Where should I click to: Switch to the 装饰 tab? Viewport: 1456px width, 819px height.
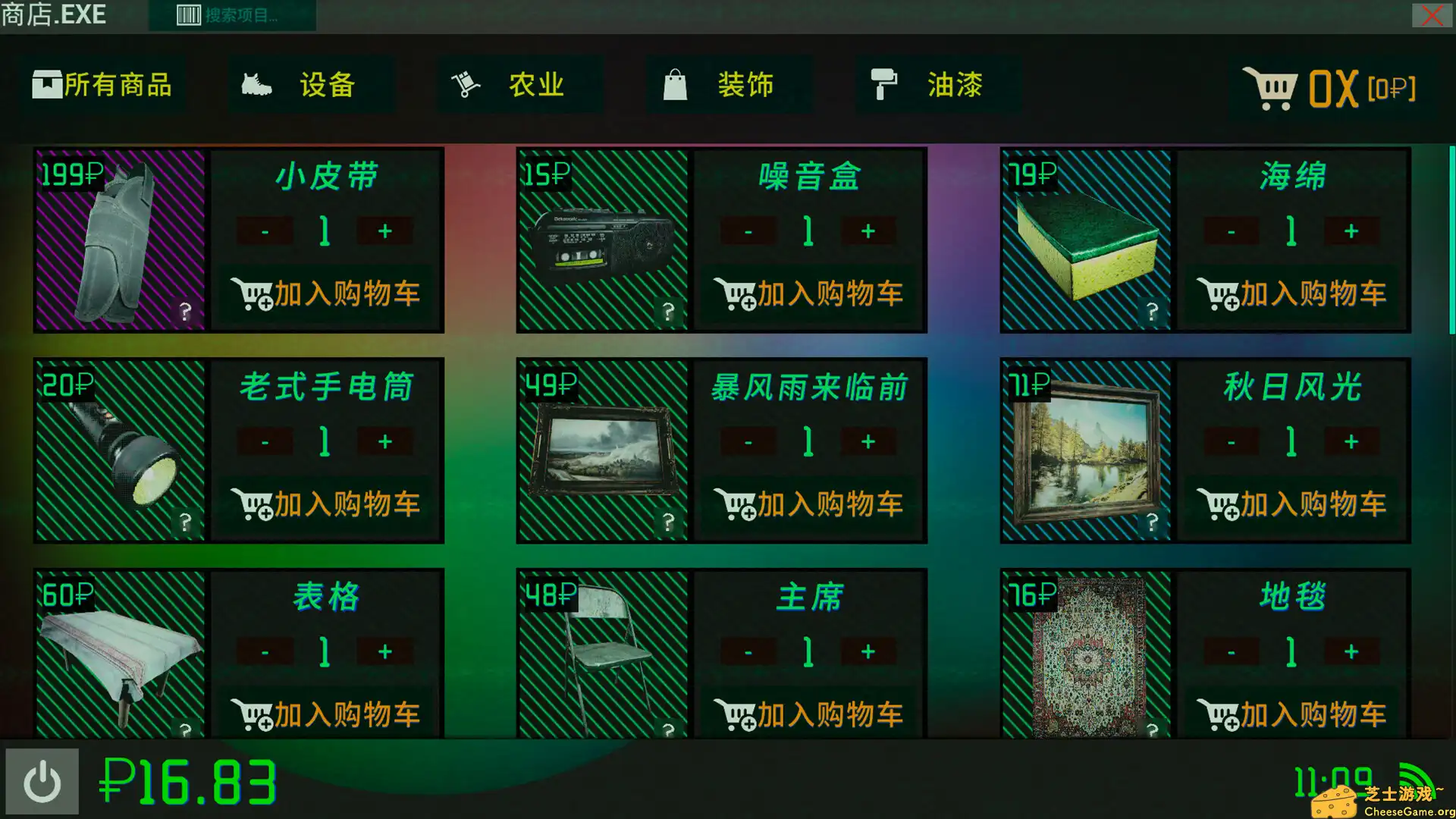[x=728, y=84]
